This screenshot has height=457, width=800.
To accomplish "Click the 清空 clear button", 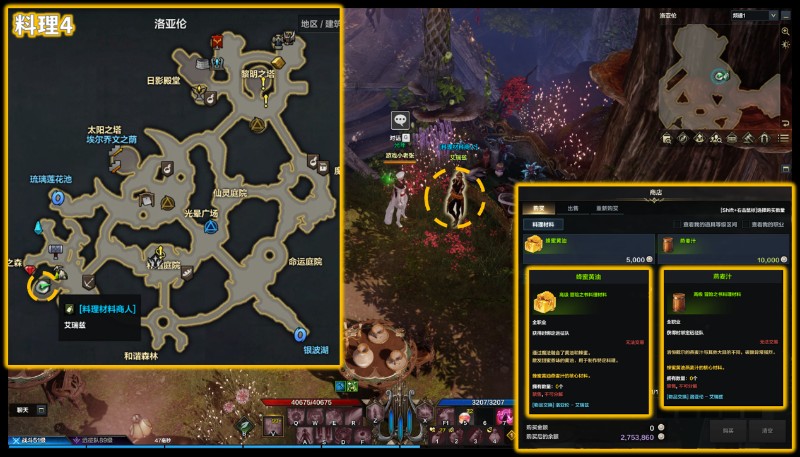I will pos(768,429).
